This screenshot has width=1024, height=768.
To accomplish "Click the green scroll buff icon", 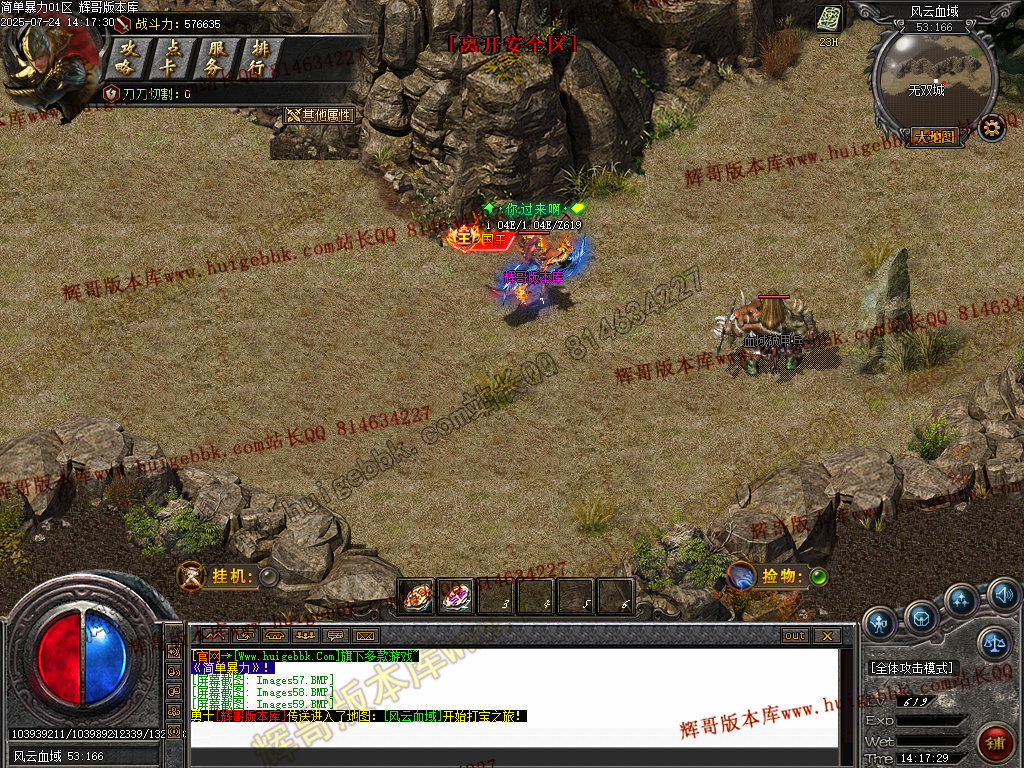I will coord(829,19).
